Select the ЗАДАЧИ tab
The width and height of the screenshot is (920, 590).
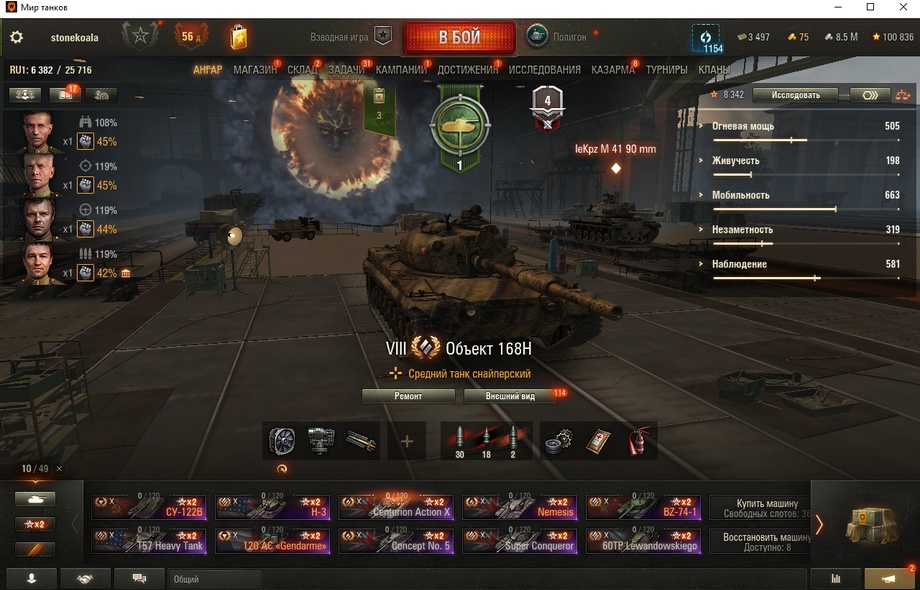(x=346, y=70)
